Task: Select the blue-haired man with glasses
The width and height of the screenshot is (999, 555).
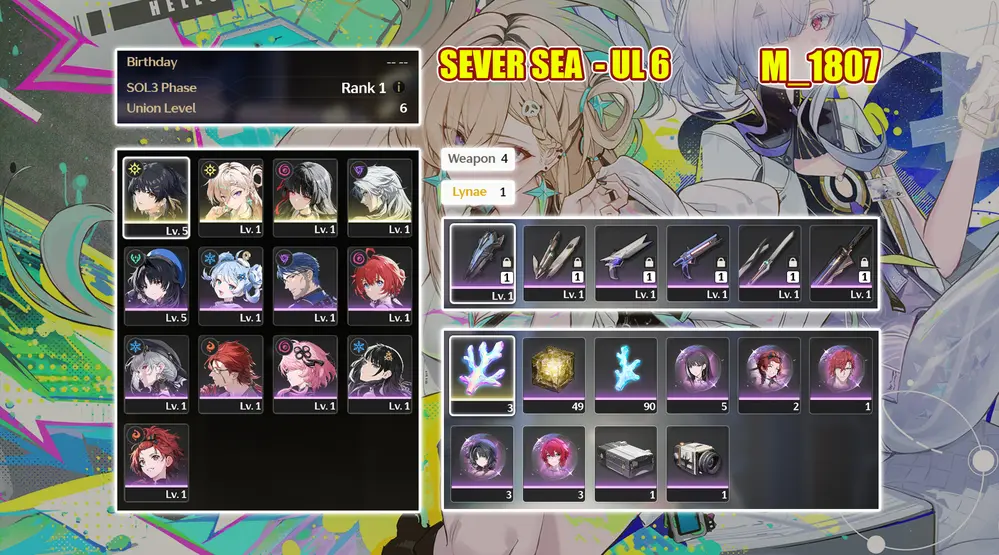Action: coord(304,285)
